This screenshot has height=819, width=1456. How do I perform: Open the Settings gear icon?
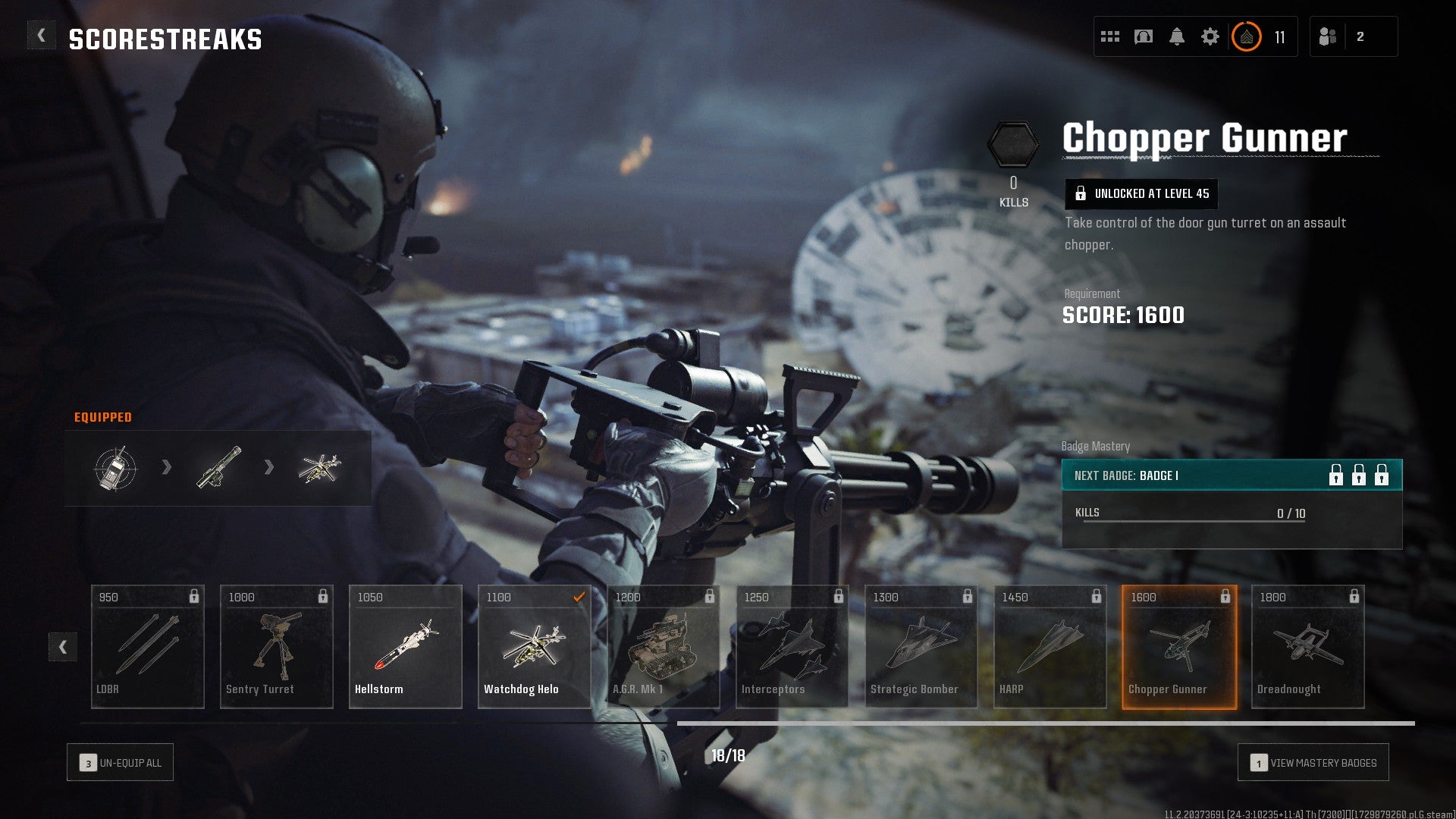pyautogui.click(x=1210, y=34)
